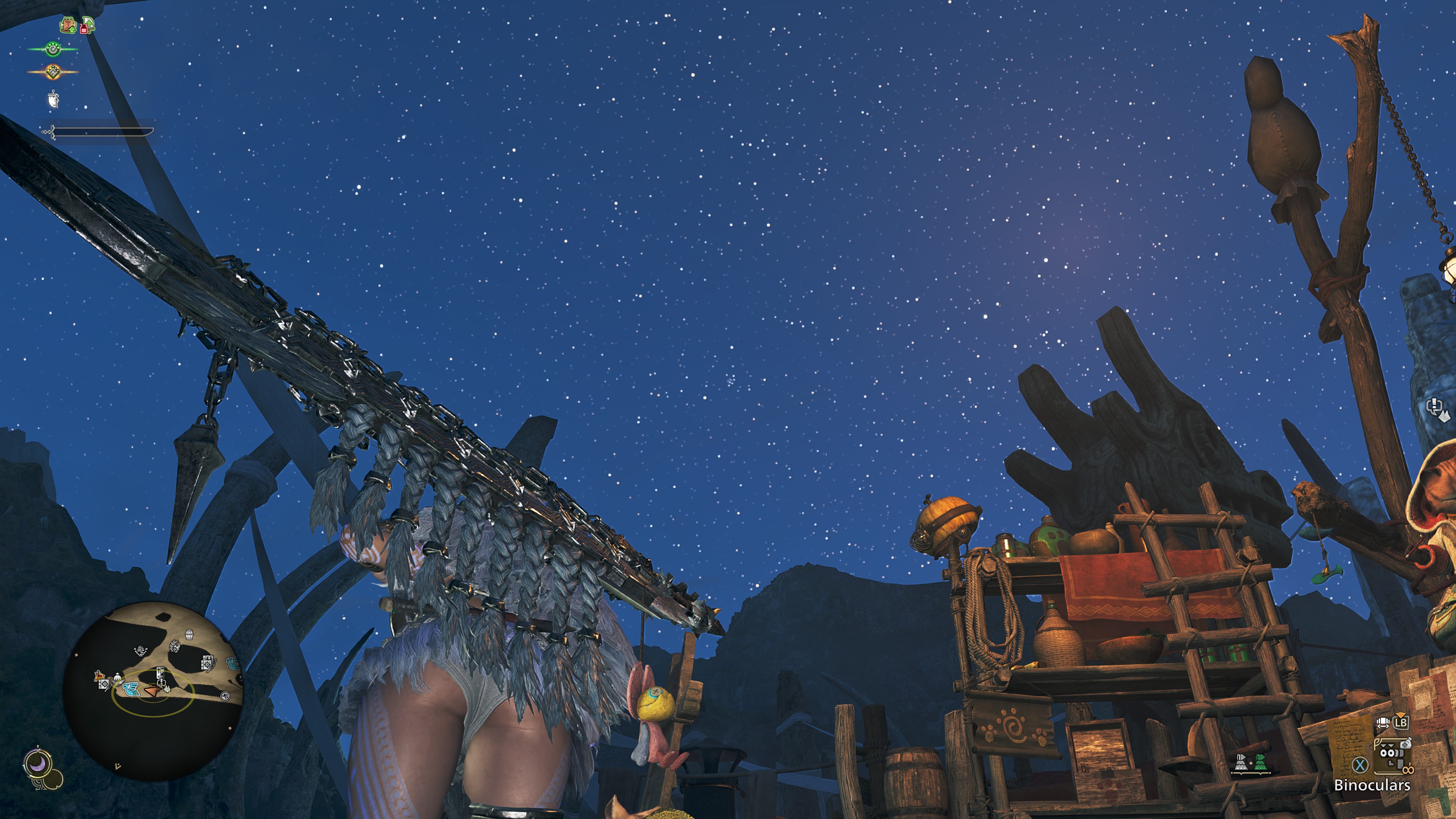Select the orange diamond gauge emblem
This screenshot has height=819, width=1456.
click(53, 72)
